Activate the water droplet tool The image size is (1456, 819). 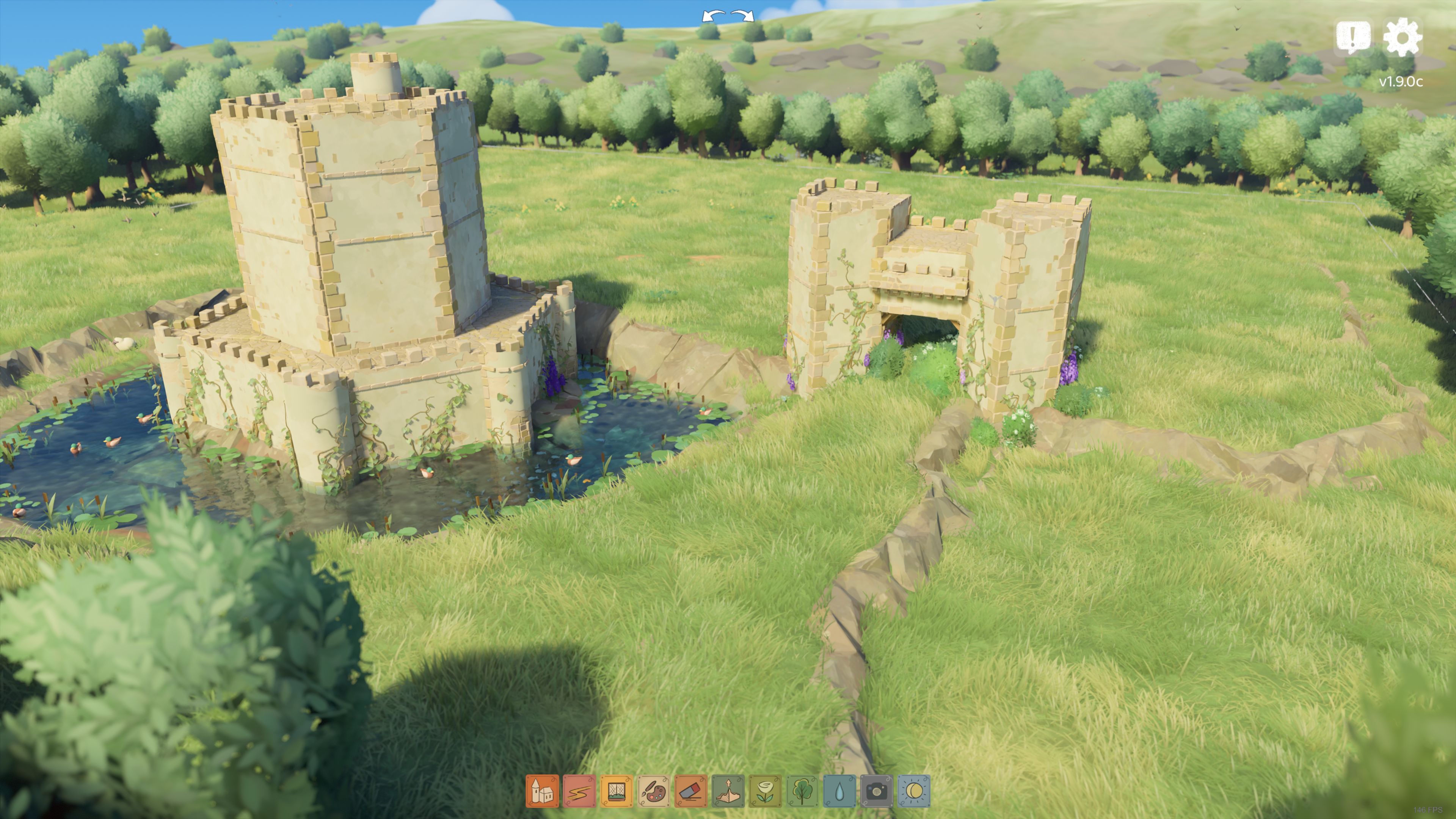point(839,790)
